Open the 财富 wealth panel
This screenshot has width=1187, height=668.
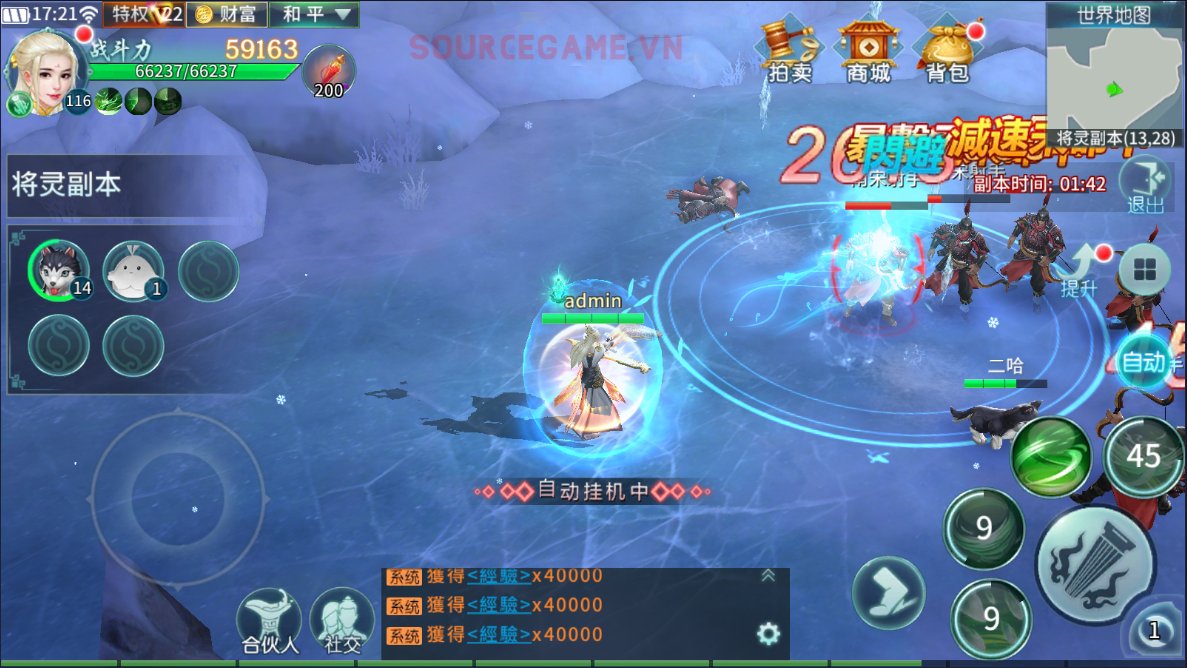click(x=229, y=14)
